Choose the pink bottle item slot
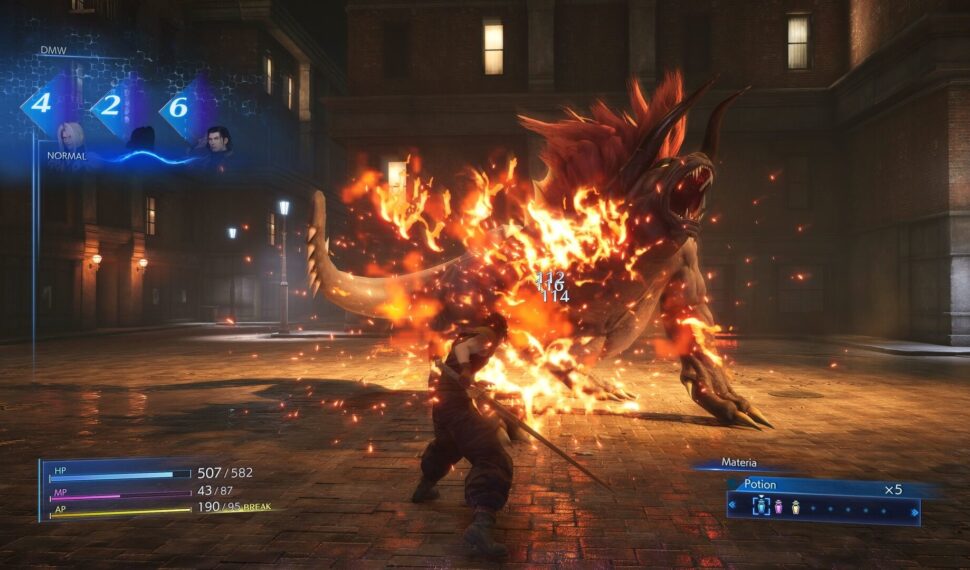 pos(779,507)
